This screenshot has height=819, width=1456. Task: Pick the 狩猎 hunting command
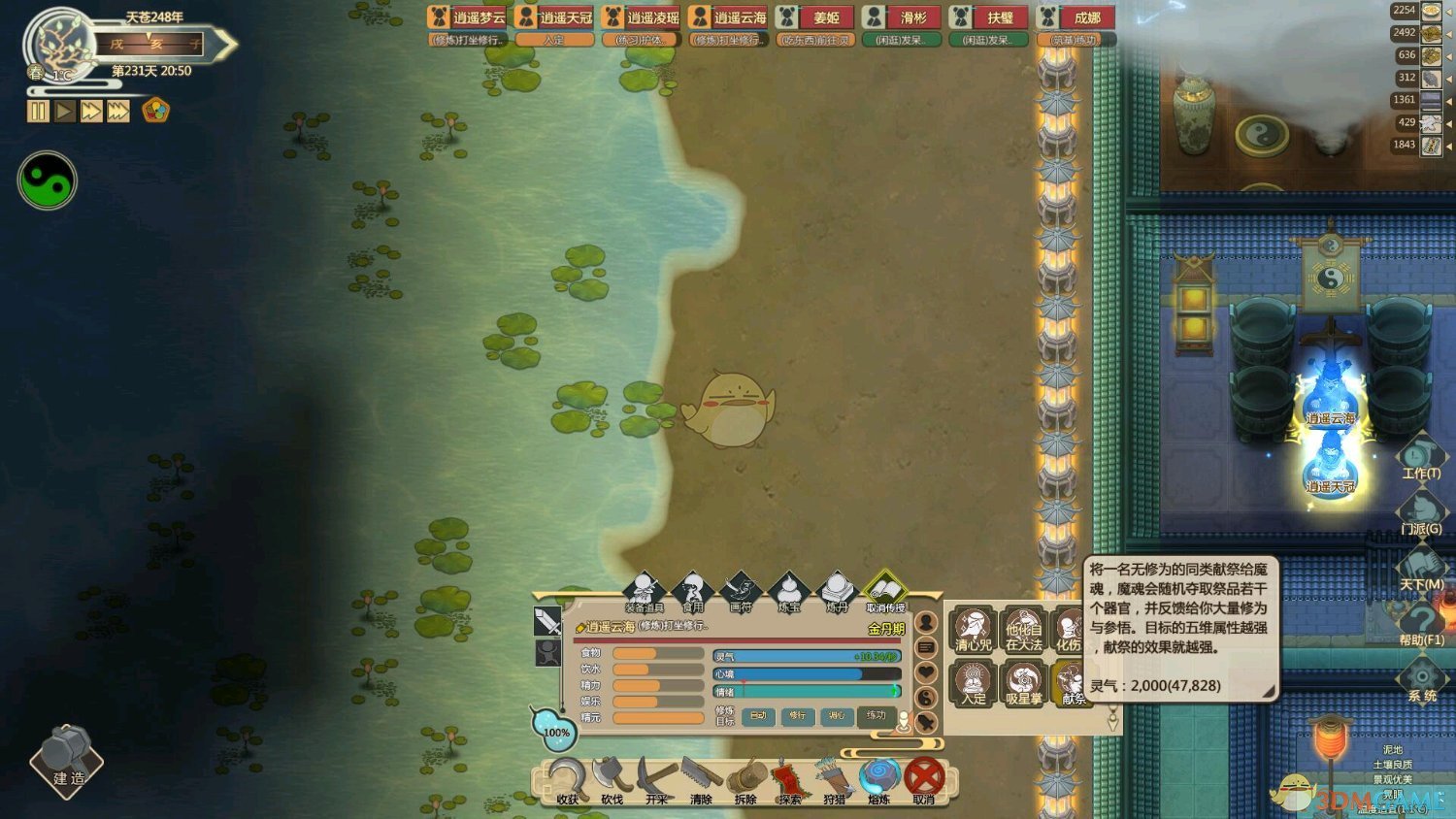[x=834, y=780]
